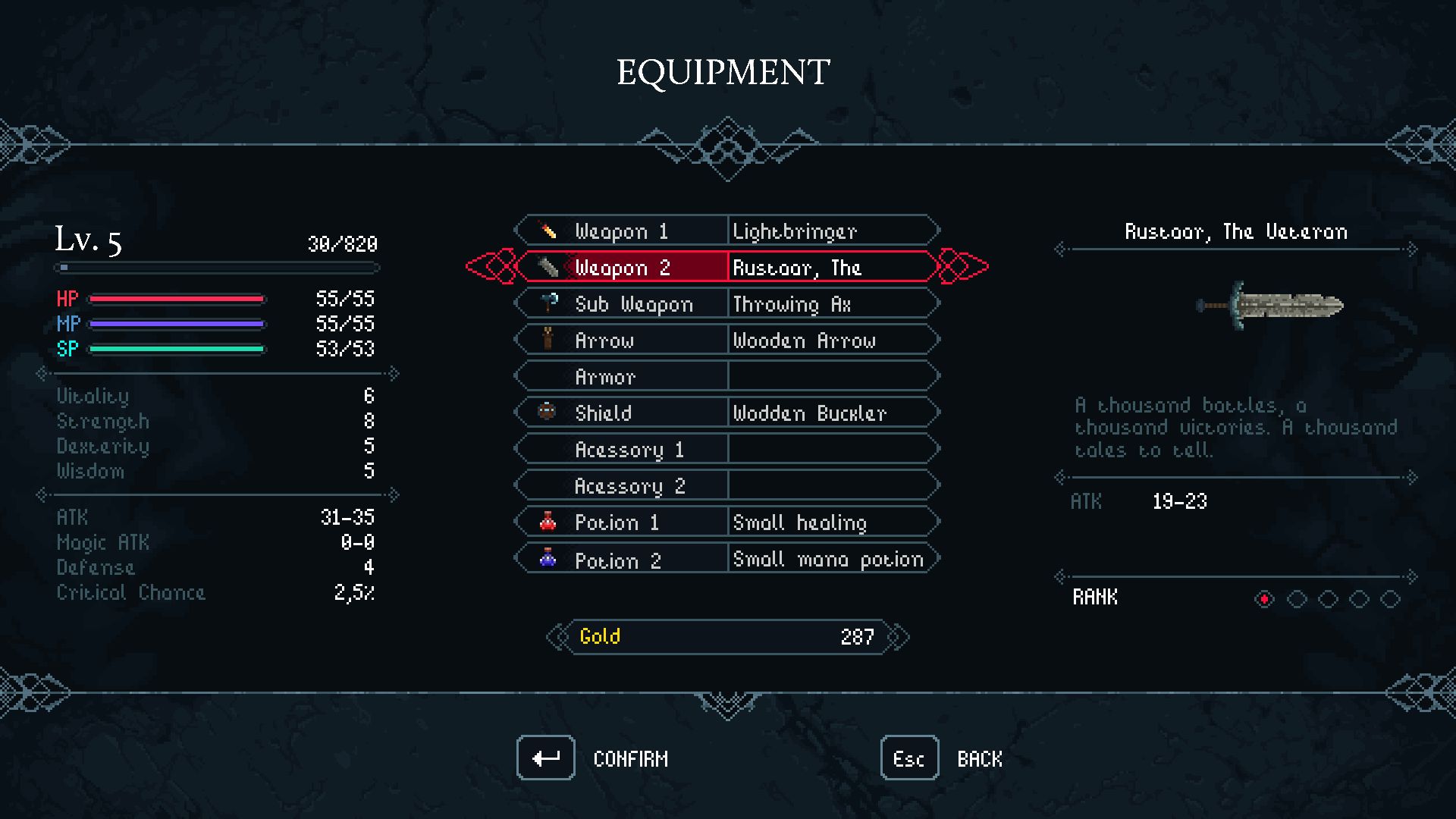Open the Acessory 1 slot
Screen dimensions: 1456x819
click(726, 449)
